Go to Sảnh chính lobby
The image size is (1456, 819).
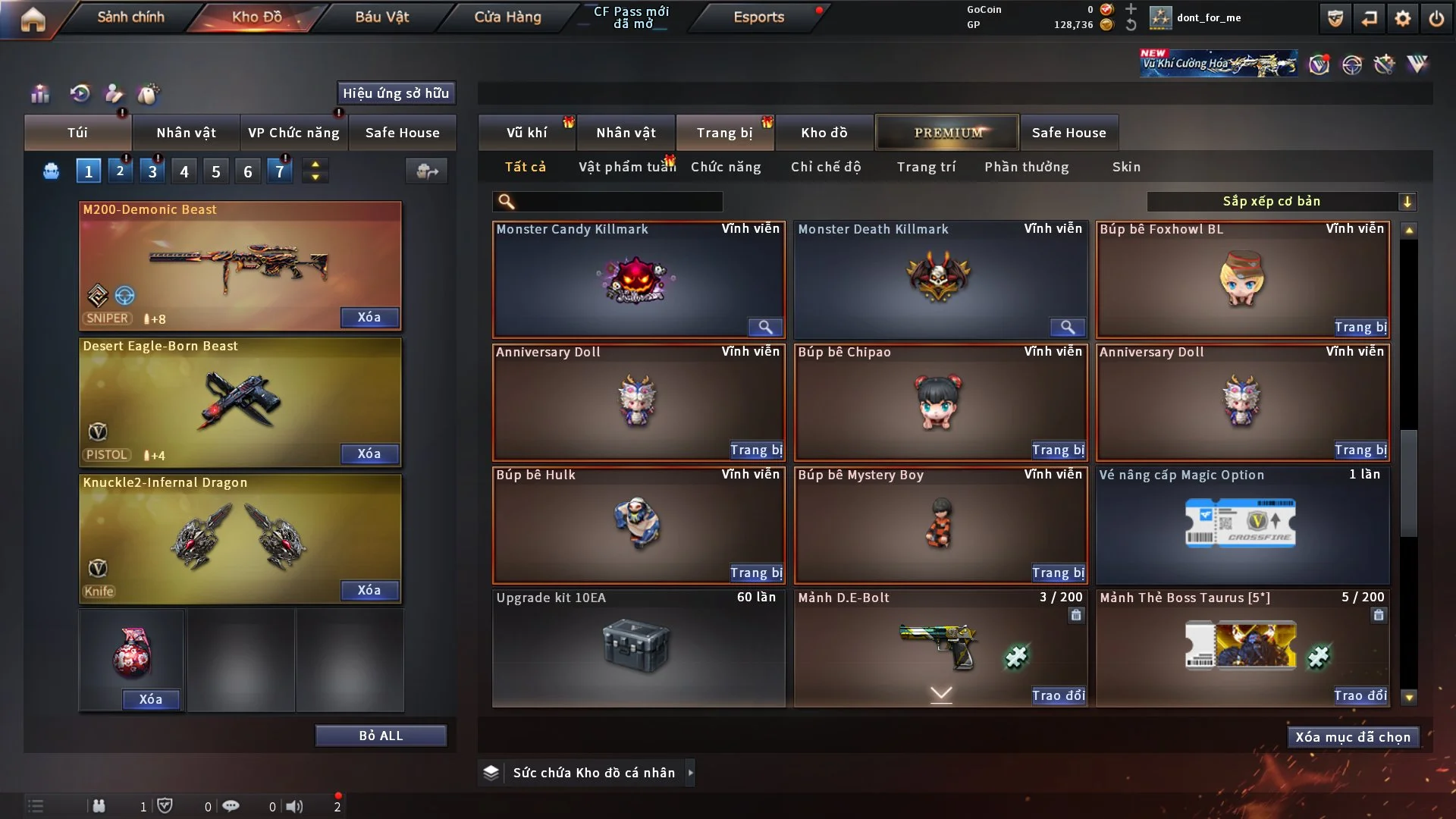pyautogui.click(x=130, y=17)
